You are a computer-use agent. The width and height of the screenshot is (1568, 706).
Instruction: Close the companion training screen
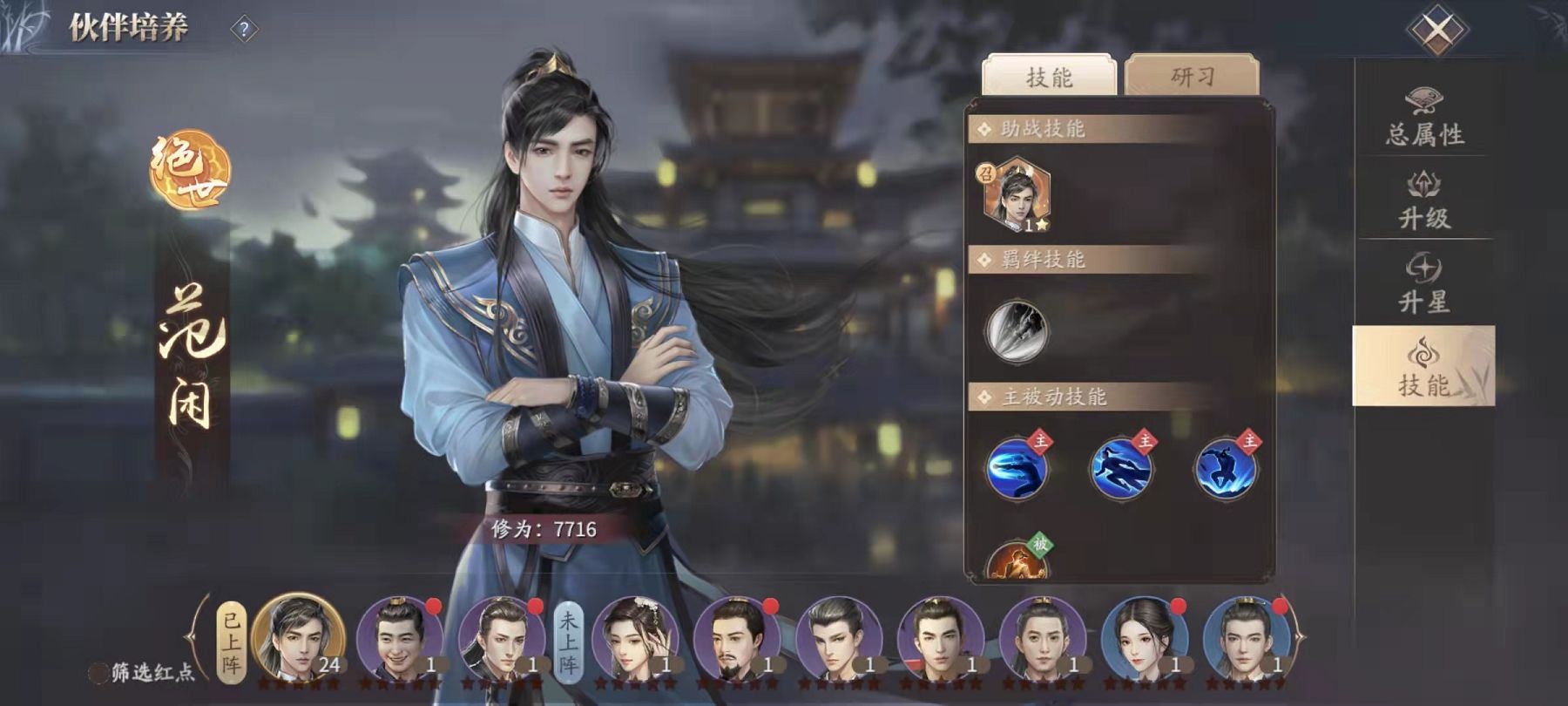click(1436, 31)
